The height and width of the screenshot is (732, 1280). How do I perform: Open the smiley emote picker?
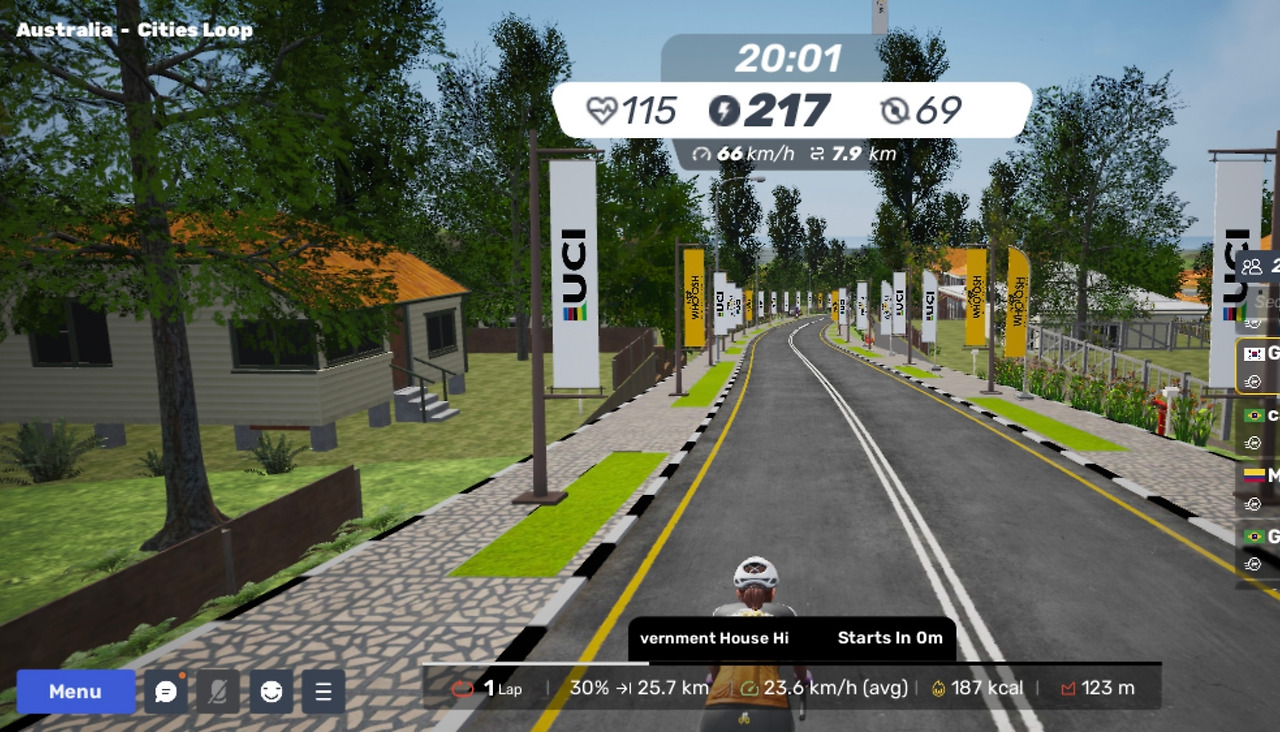click(x=271, y=691)
